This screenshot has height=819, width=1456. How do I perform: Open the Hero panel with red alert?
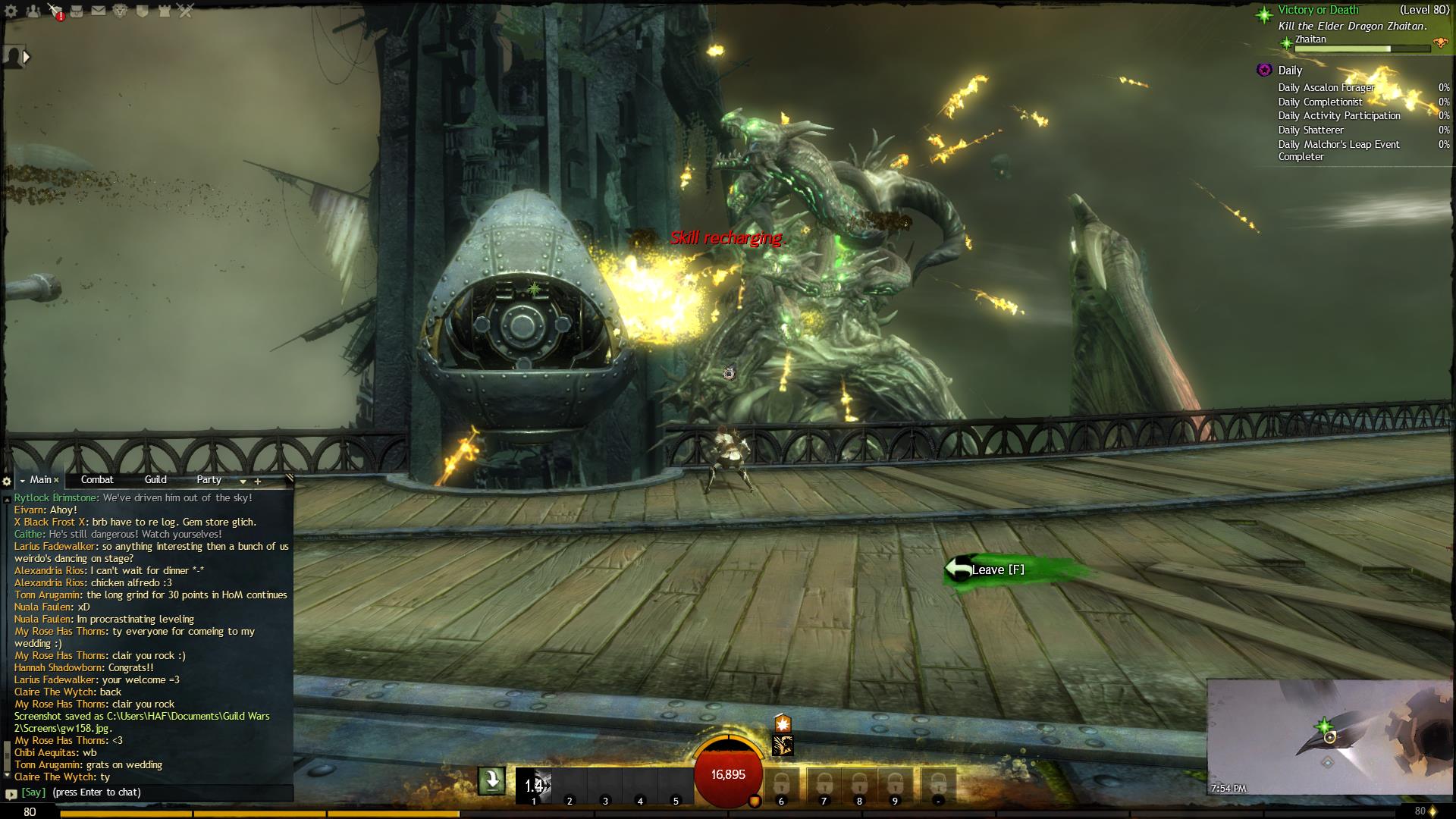pos(55,11)
